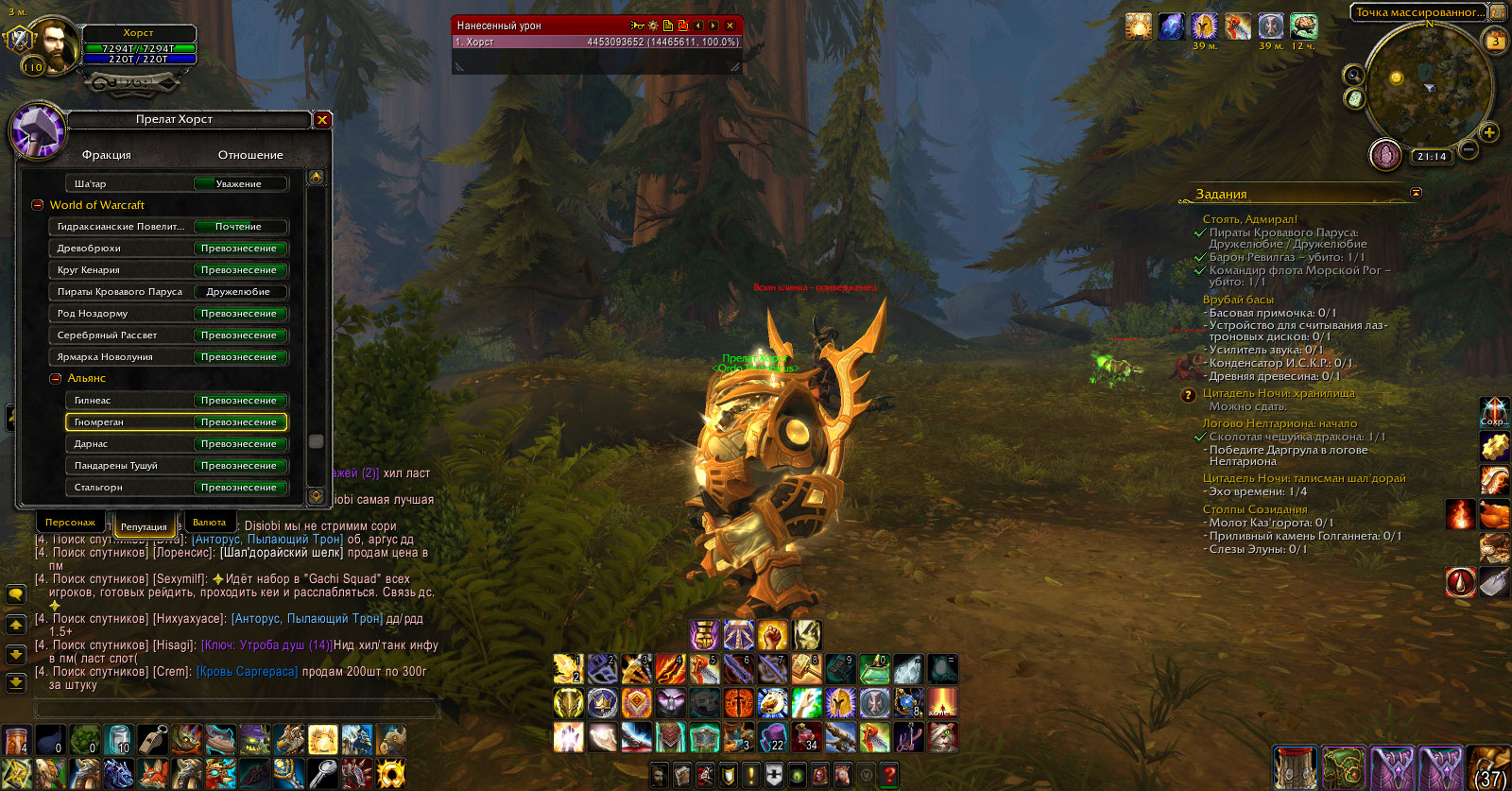Collapse the World of Warcraft faction group

[38, 205]
